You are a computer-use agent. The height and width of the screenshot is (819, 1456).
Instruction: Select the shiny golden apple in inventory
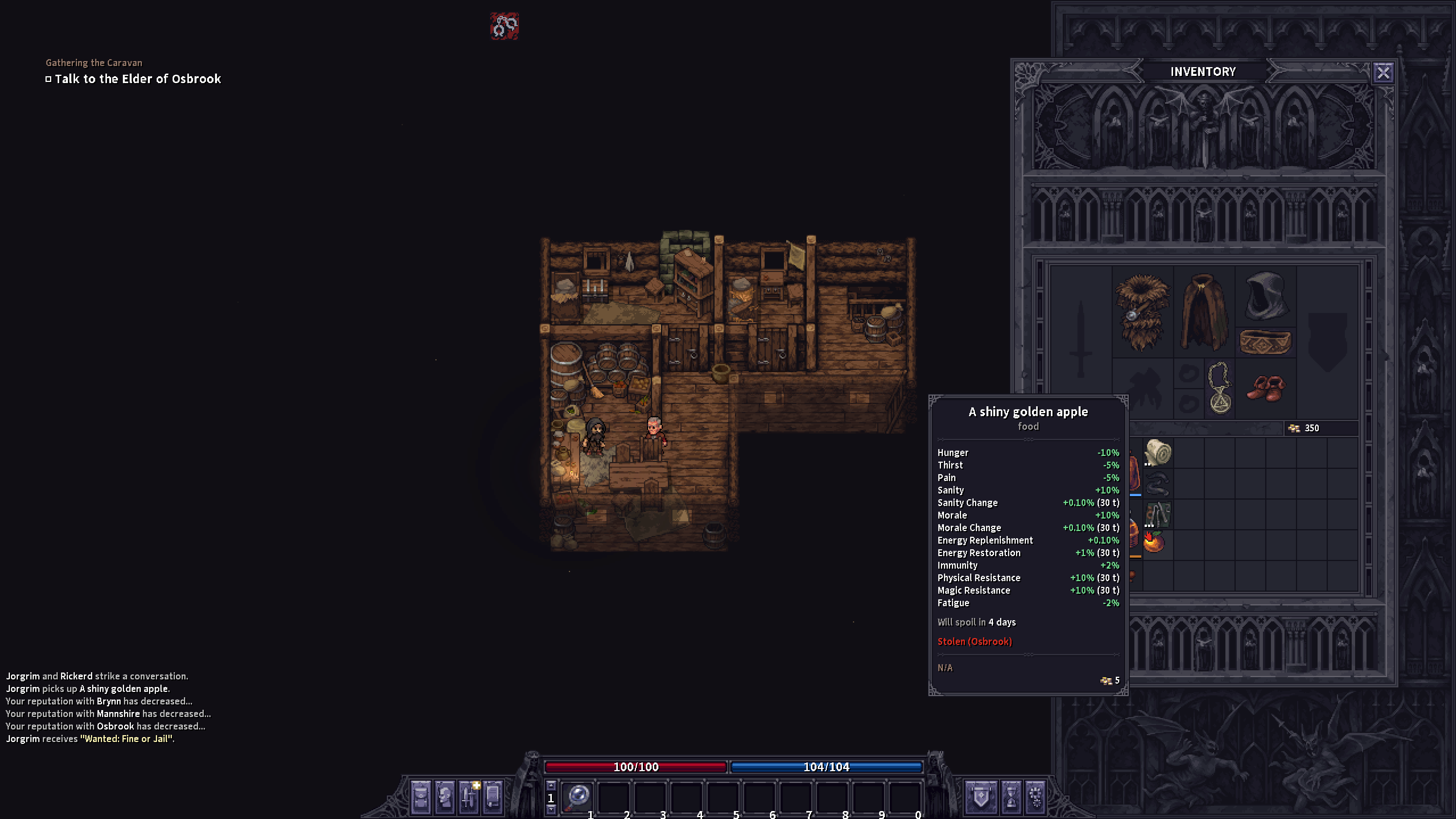(1154, 542)
